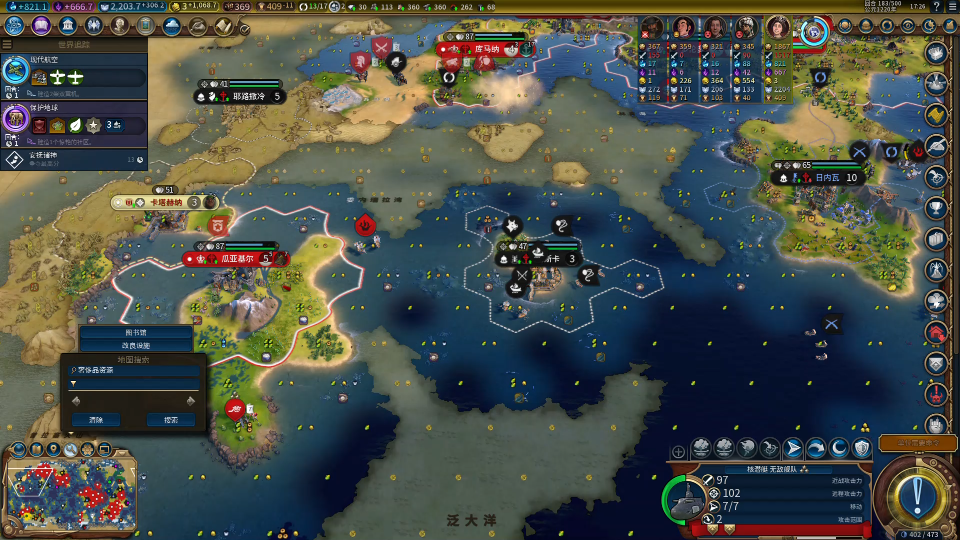Screen dimensions: 960x540
Task: Click the 搜索 button in map search
Action: (171, 420)
